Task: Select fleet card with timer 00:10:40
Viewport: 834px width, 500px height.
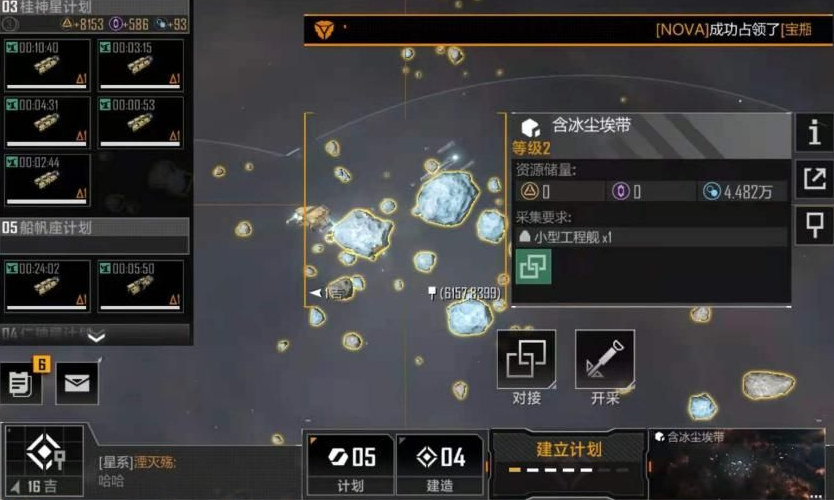Action: pos(47,66)
